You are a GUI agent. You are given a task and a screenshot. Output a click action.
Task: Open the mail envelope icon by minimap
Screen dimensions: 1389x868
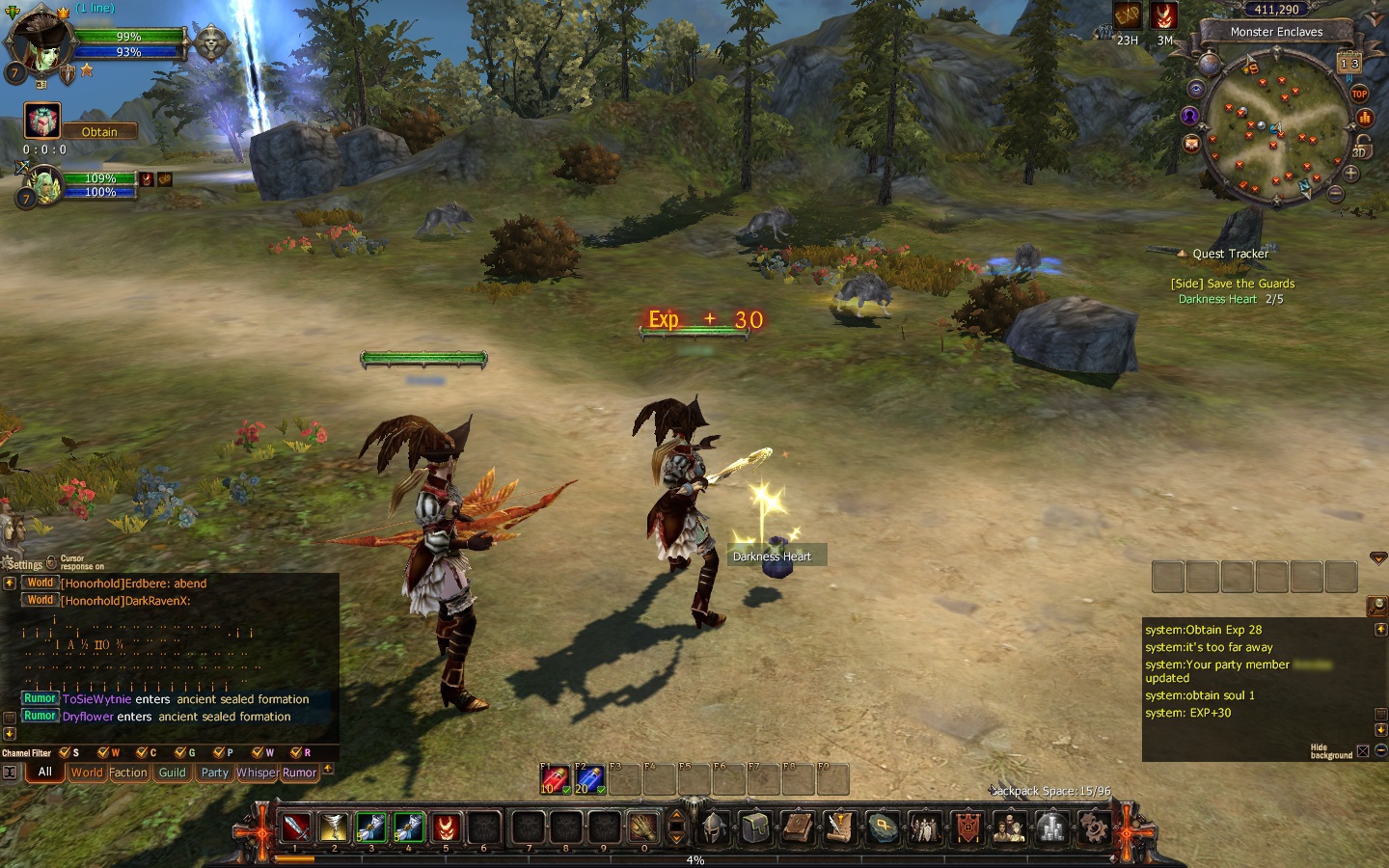coord(1192,144)
